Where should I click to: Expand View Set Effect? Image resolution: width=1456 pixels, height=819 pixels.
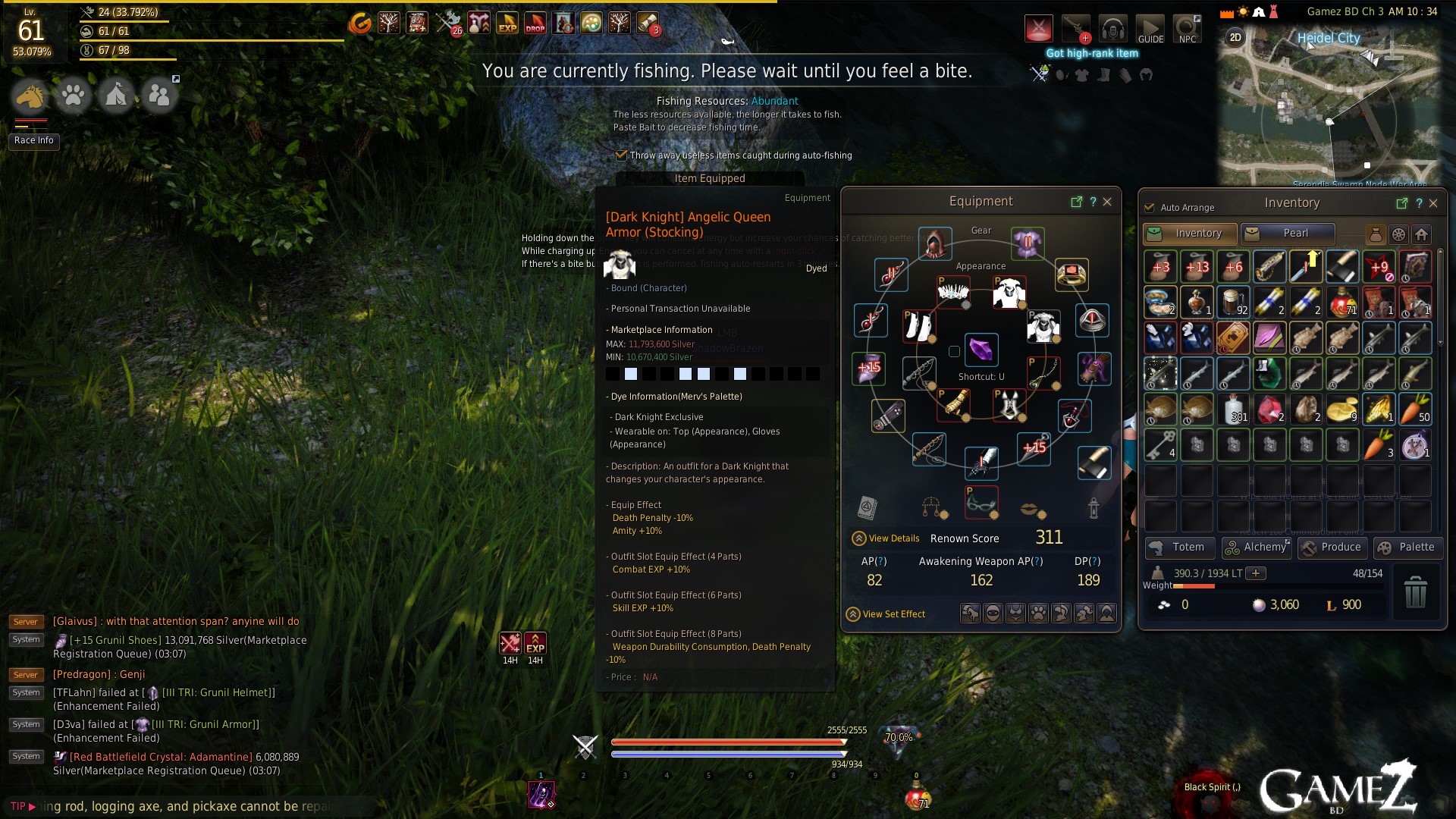click(886, 614)
